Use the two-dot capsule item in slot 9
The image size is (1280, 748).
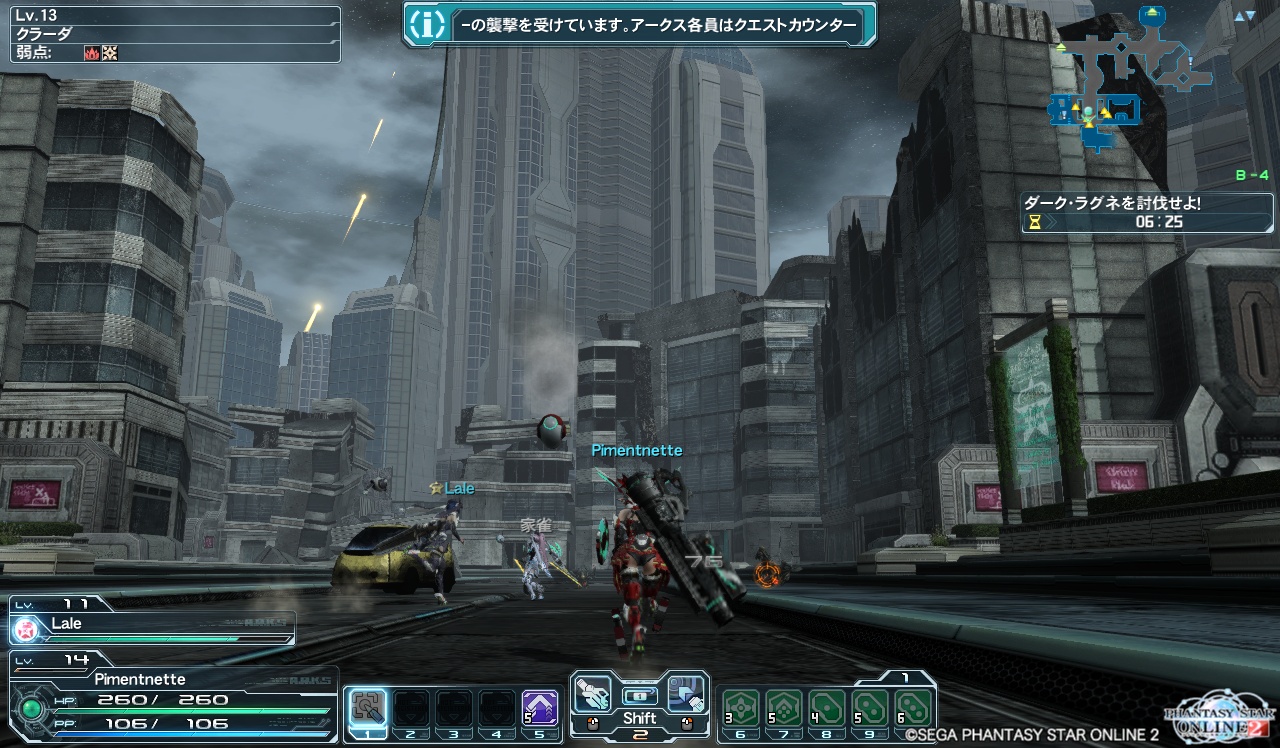(871, 708)
